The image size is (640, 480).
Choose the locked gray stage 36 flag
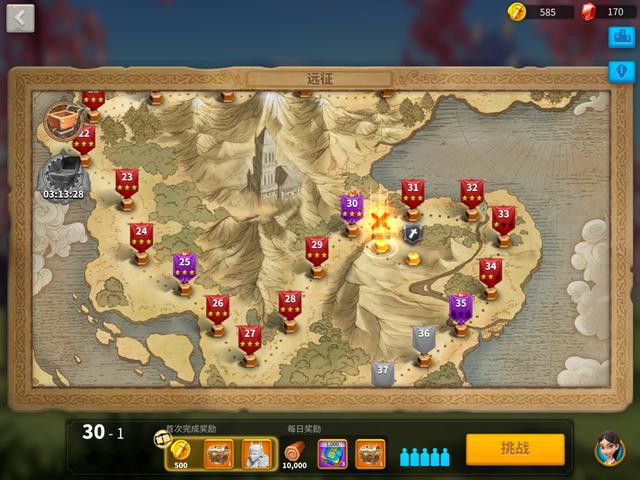point(424,339)
